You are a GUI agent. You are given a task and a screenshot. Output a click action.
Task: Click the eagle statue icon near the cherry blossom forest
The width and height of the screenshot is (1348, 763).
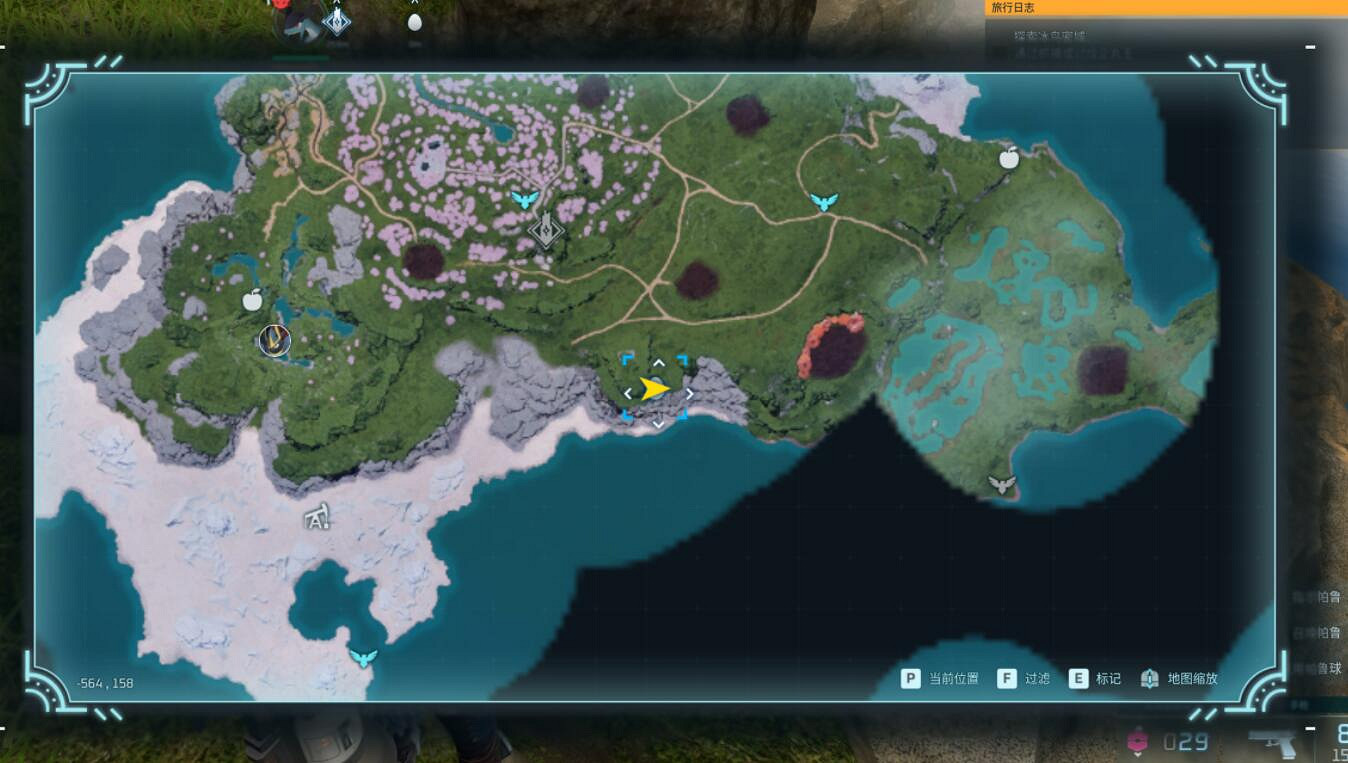528,199
